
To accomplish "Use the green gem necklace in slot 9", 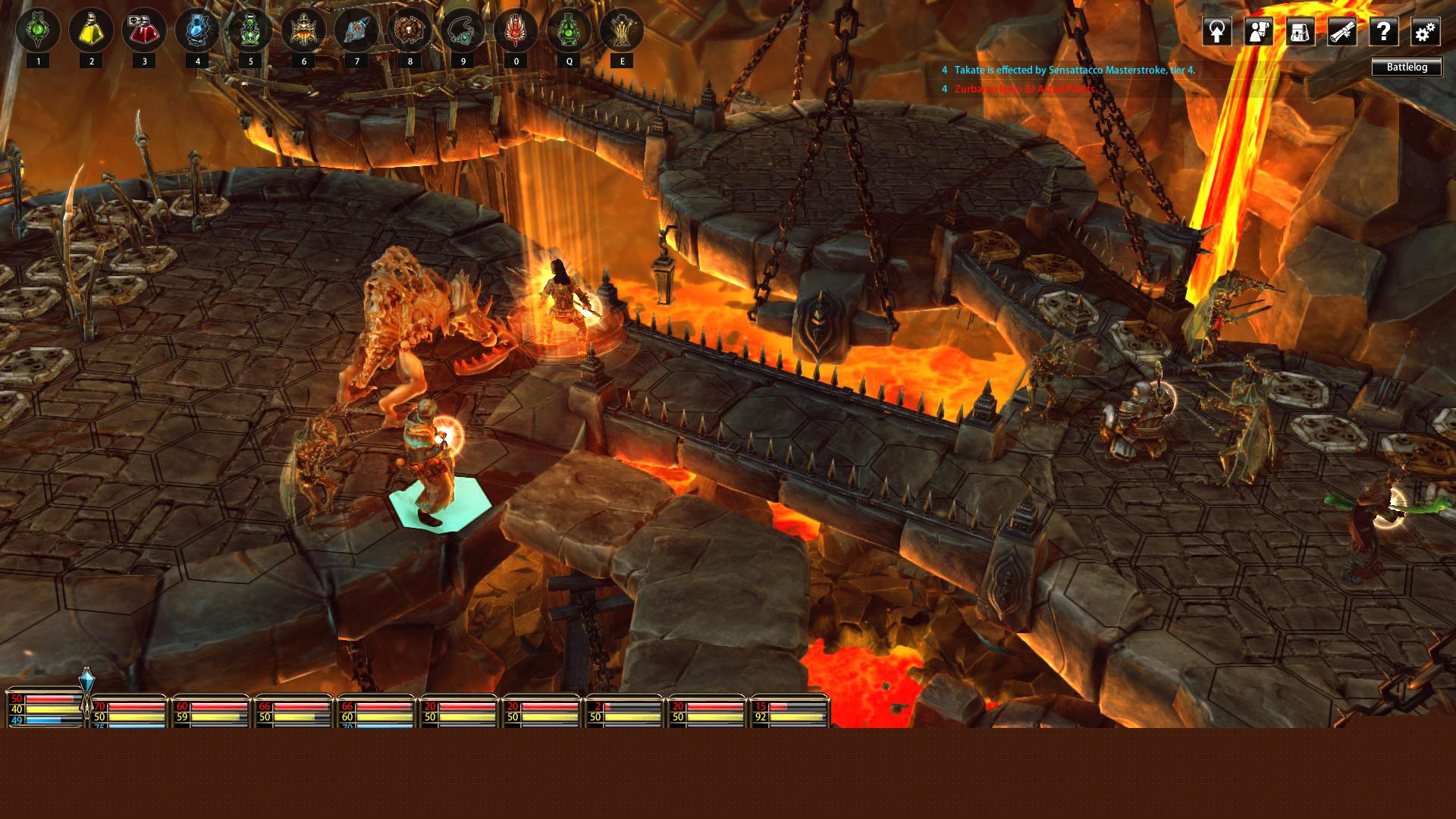I will 463,30.
